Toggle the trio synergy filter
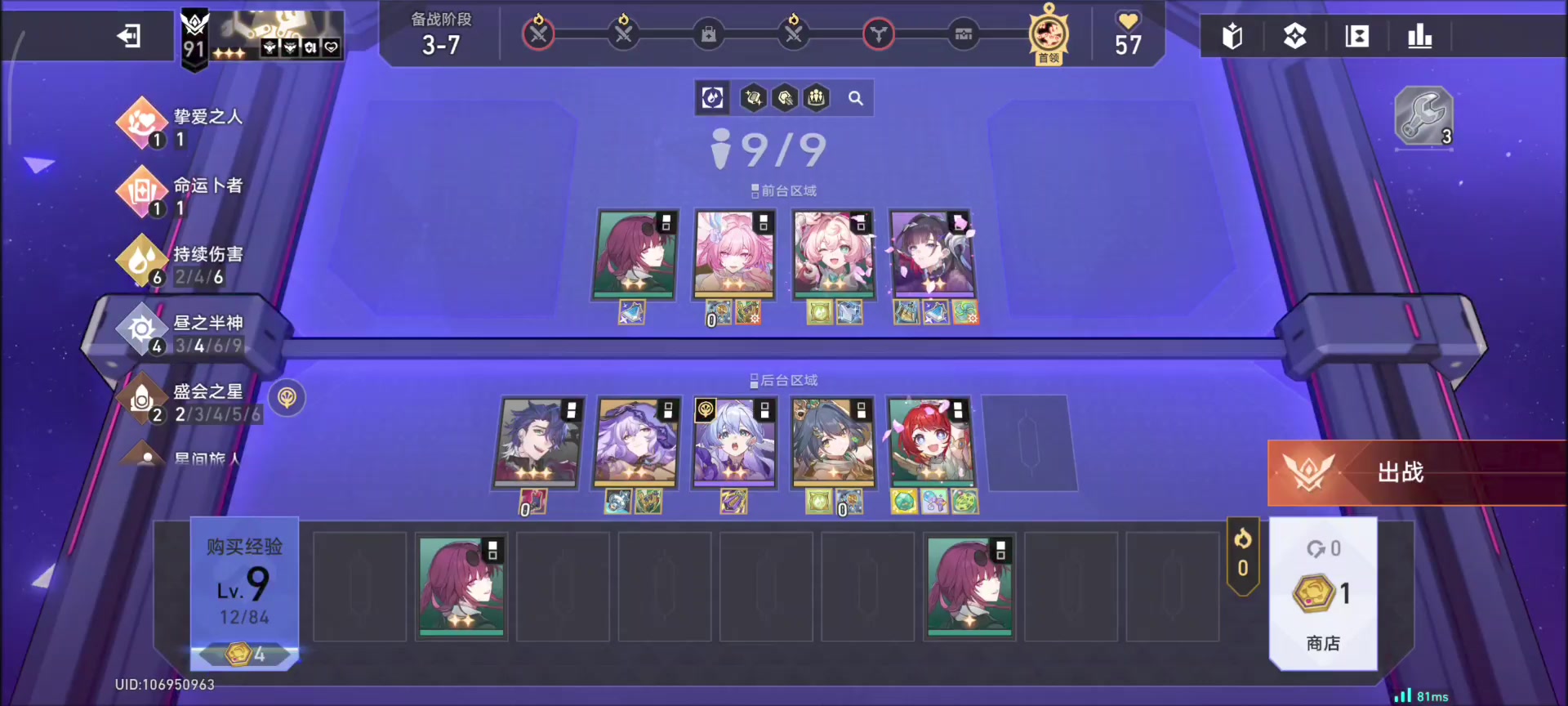 click(x=816, y=98)
